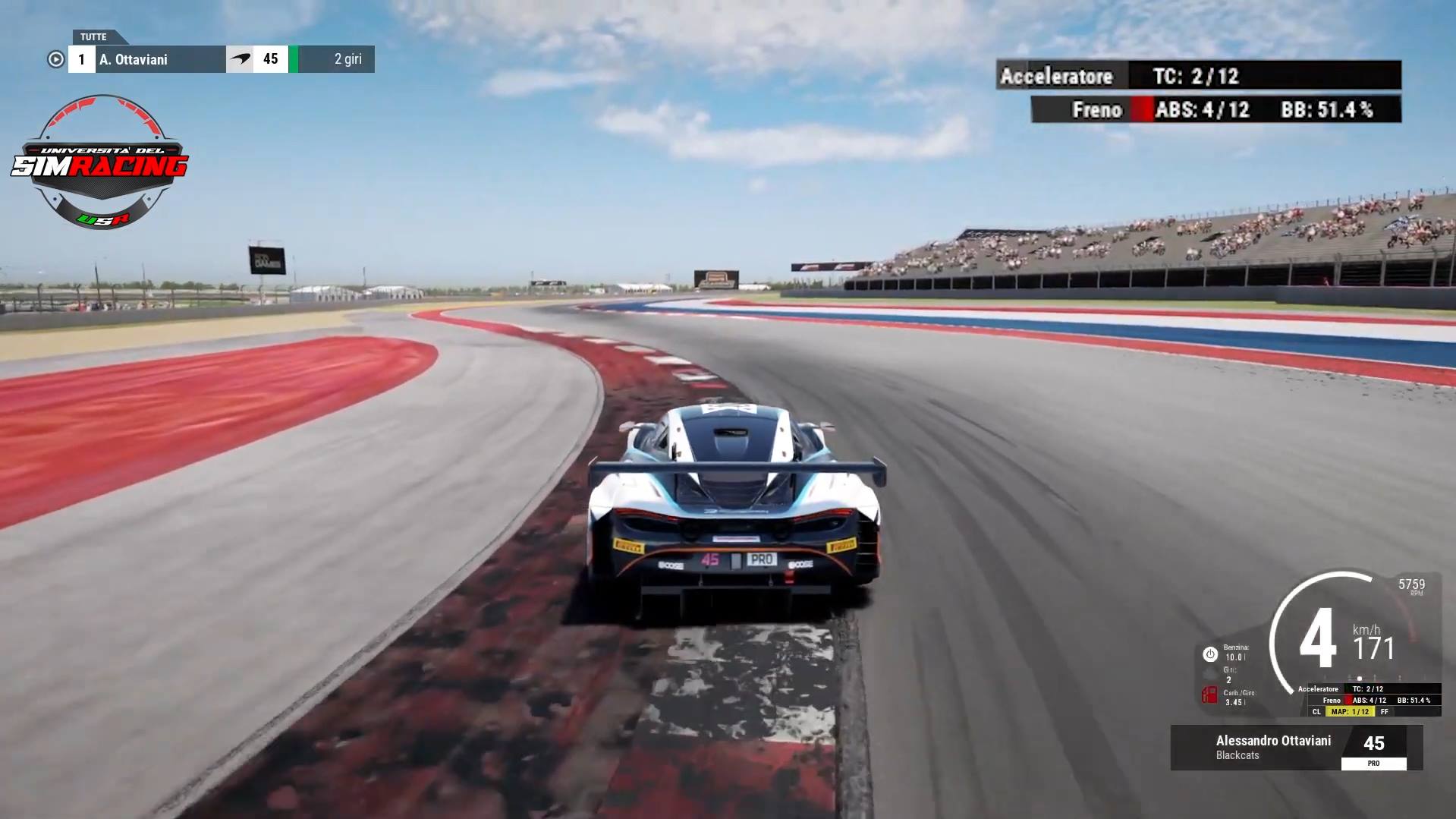This screenshot has height=819, width=1456.
Task: Click the red fuel canister icon
Action: (x=1210, y=696)
